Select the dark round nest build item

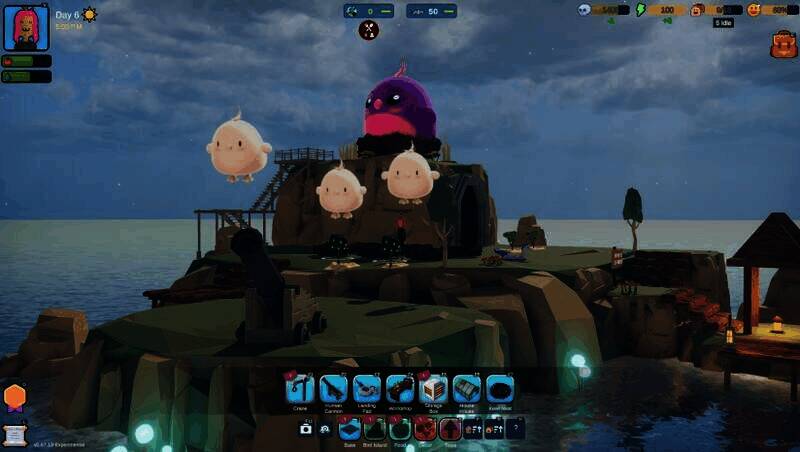point(500,388)
